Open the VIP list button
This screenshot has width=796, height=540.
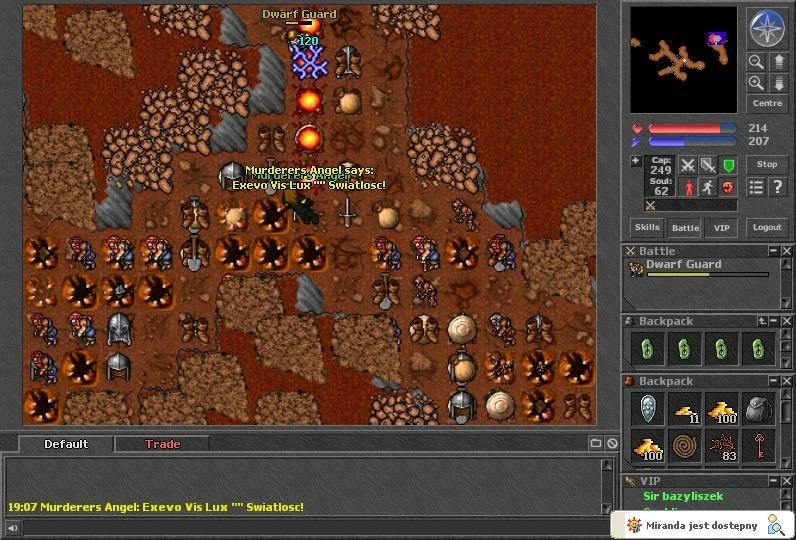pos(721,227)
